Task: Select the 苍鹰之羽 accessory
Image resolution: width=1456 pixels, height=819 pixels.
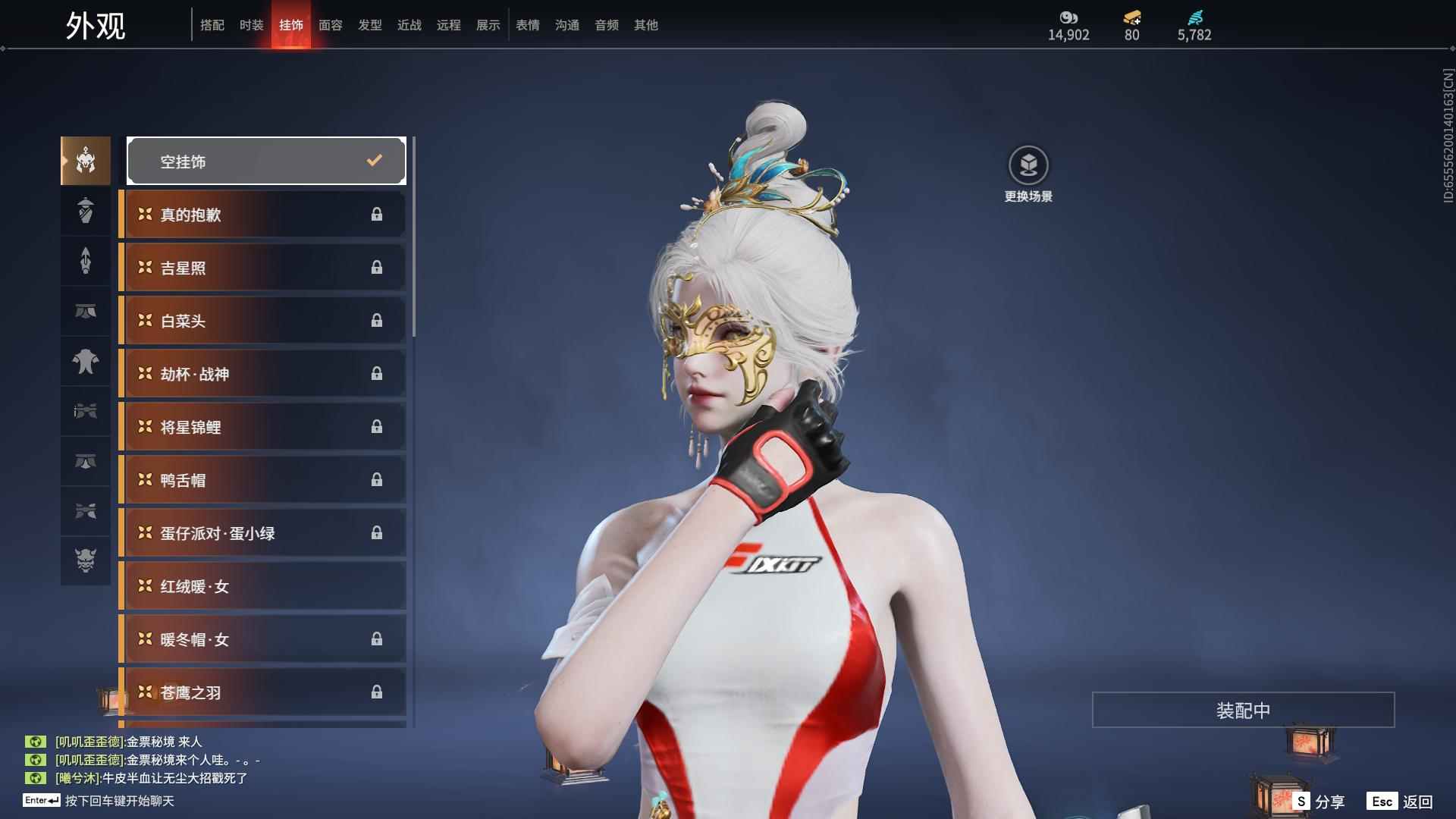Action: (262, 692)
